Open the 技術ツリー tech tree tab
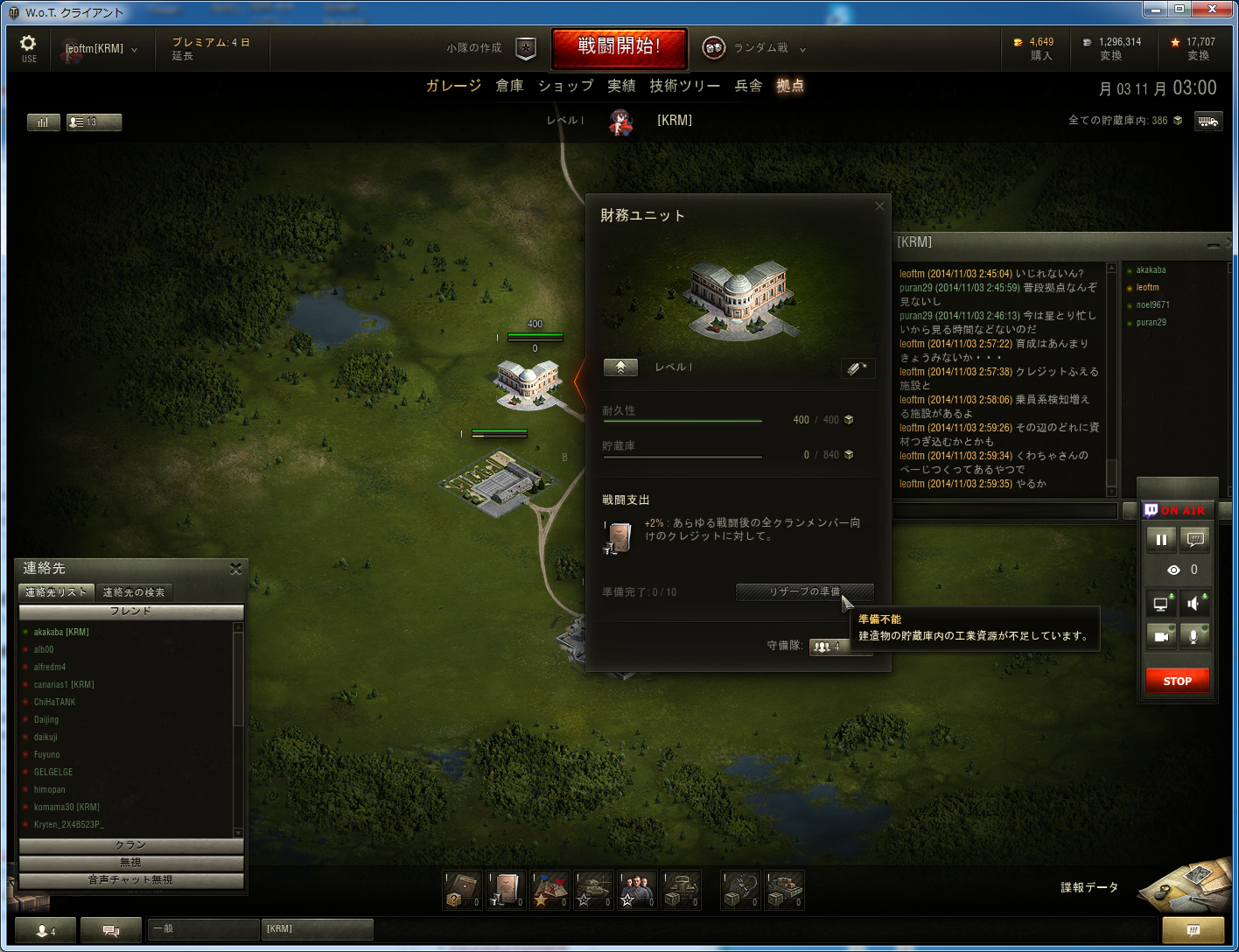Viewport: 1239px width, 952px height. click(x=684, y=86)
